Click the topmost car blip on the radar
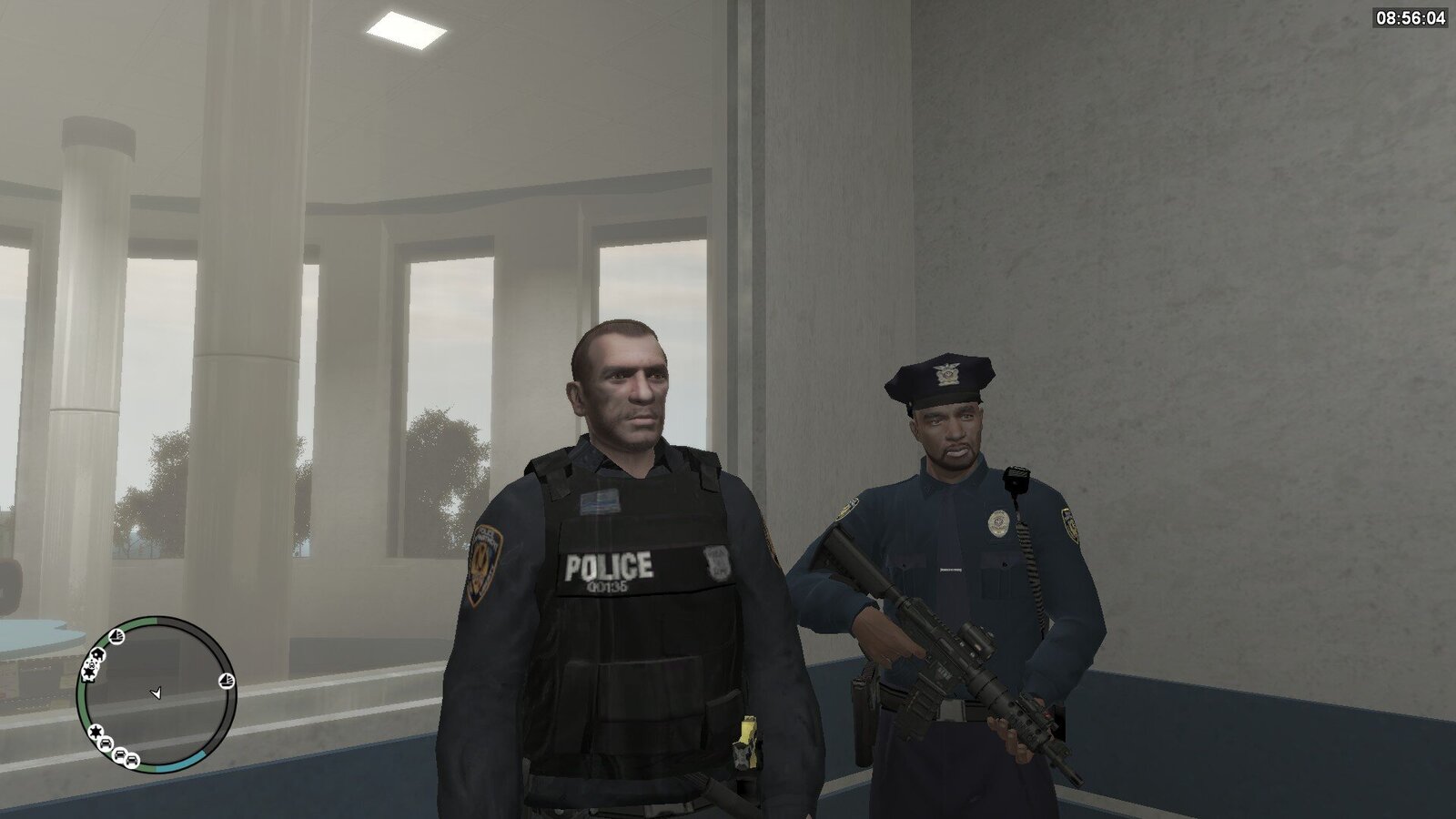Screen dimensions: 1456x819 click(x=105, y=744)
